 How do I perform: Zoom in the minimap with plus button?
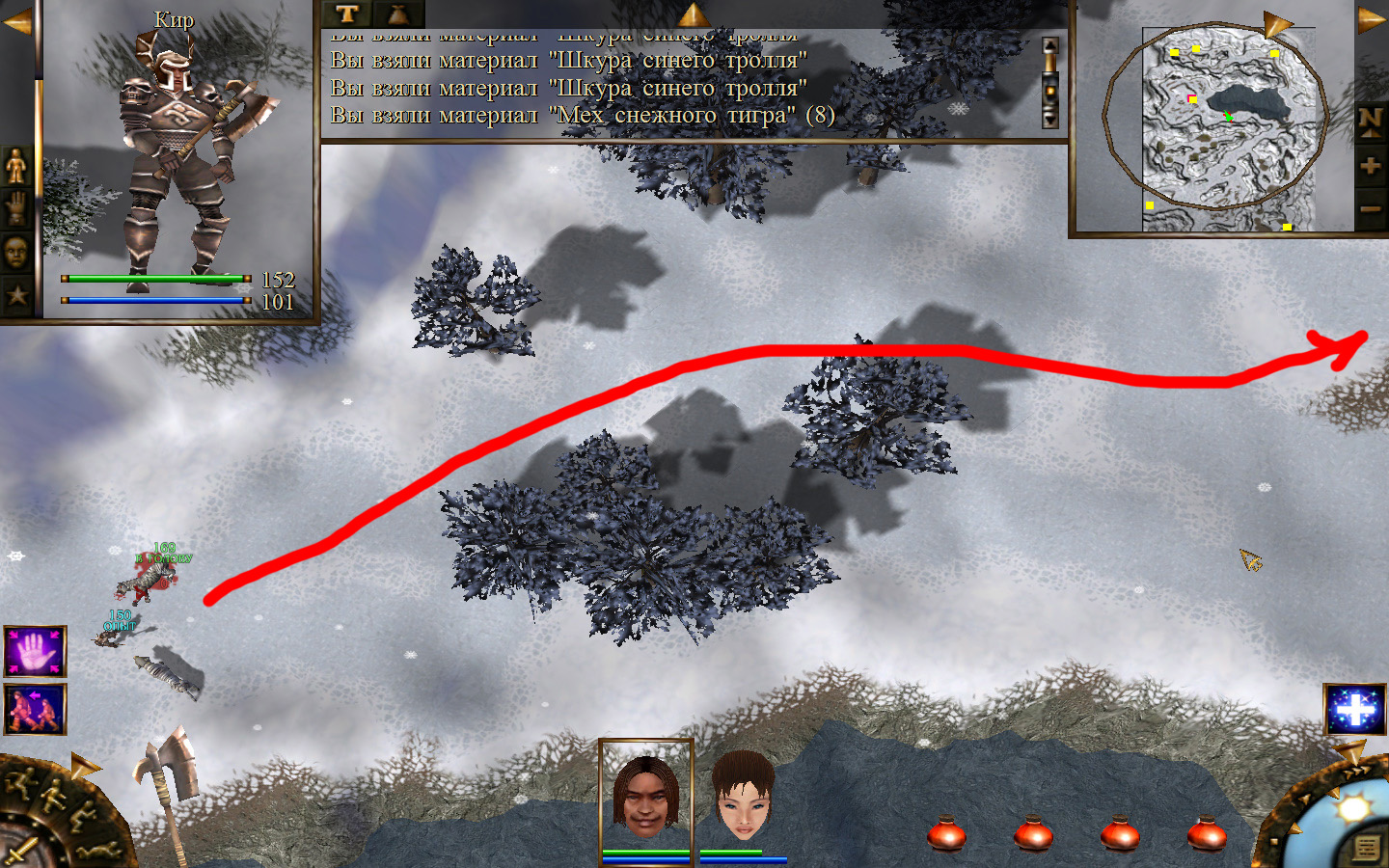(1370, 166)
